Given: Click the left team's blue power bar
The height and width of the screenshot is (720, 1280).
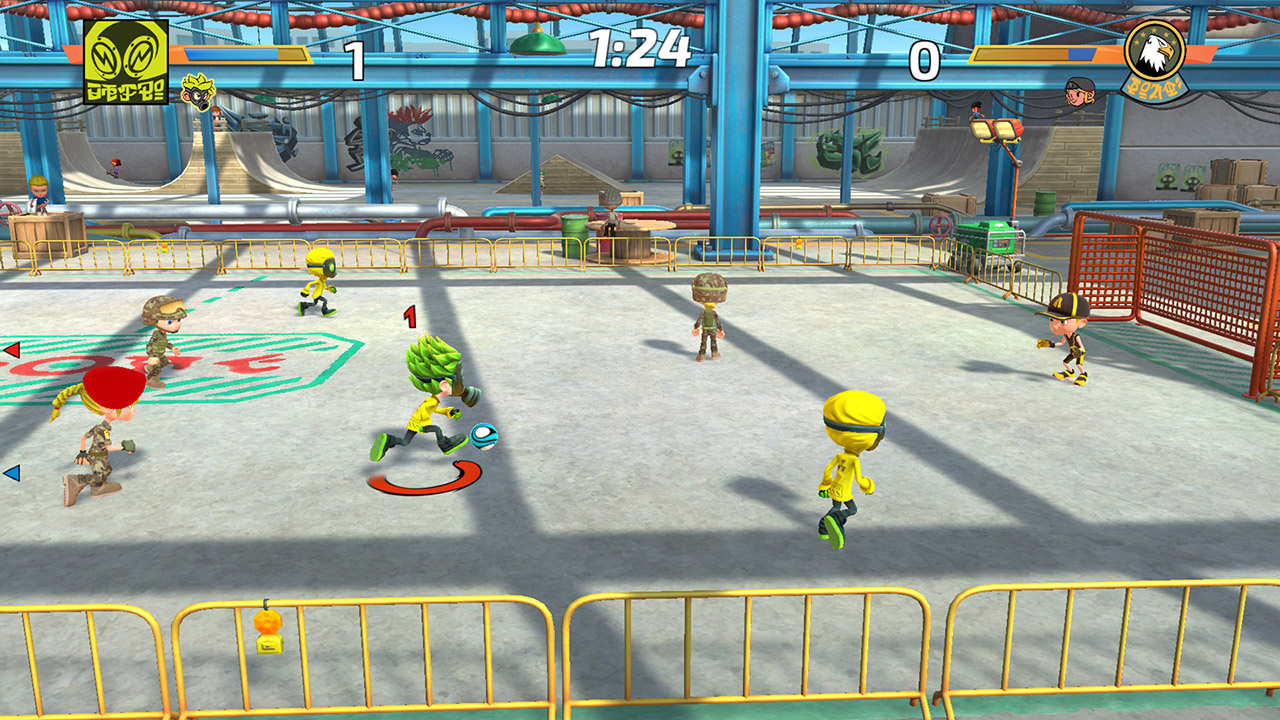Looking at the screenshot, I should [x=230, y=53].
